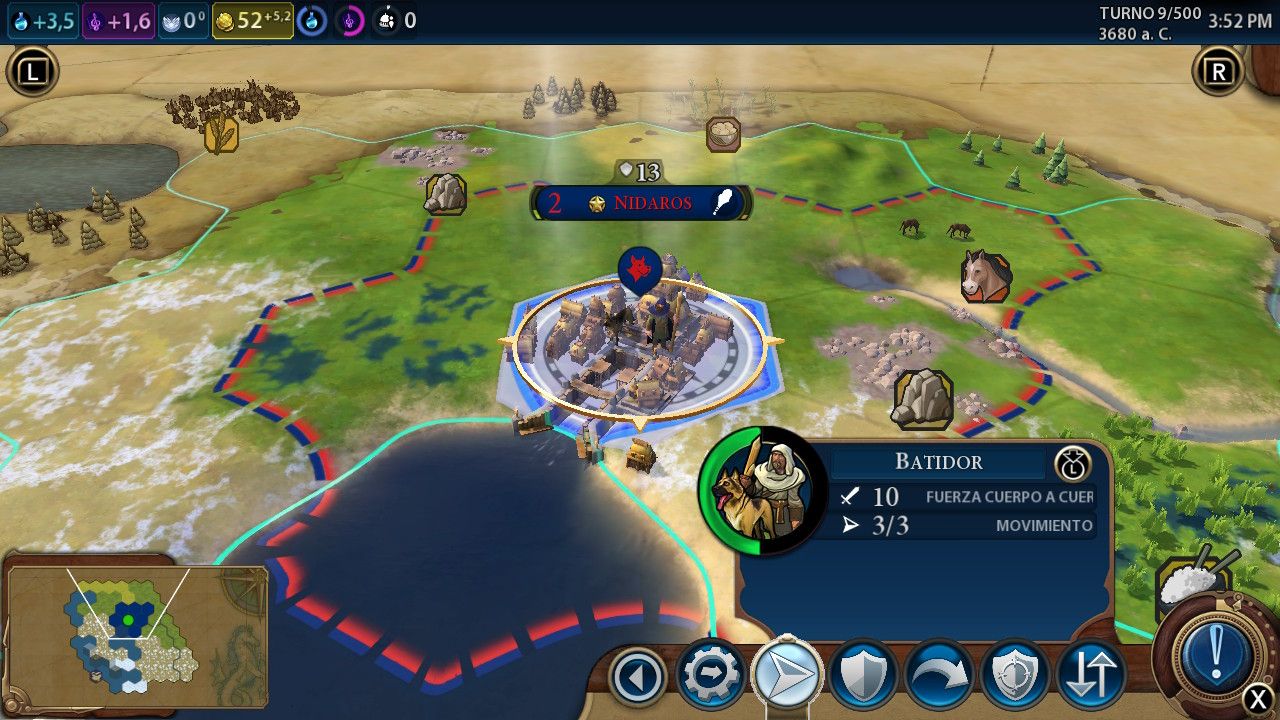Open the culture civic progress circle
This screenshot has width=1280, height=720.
point(349,20)
